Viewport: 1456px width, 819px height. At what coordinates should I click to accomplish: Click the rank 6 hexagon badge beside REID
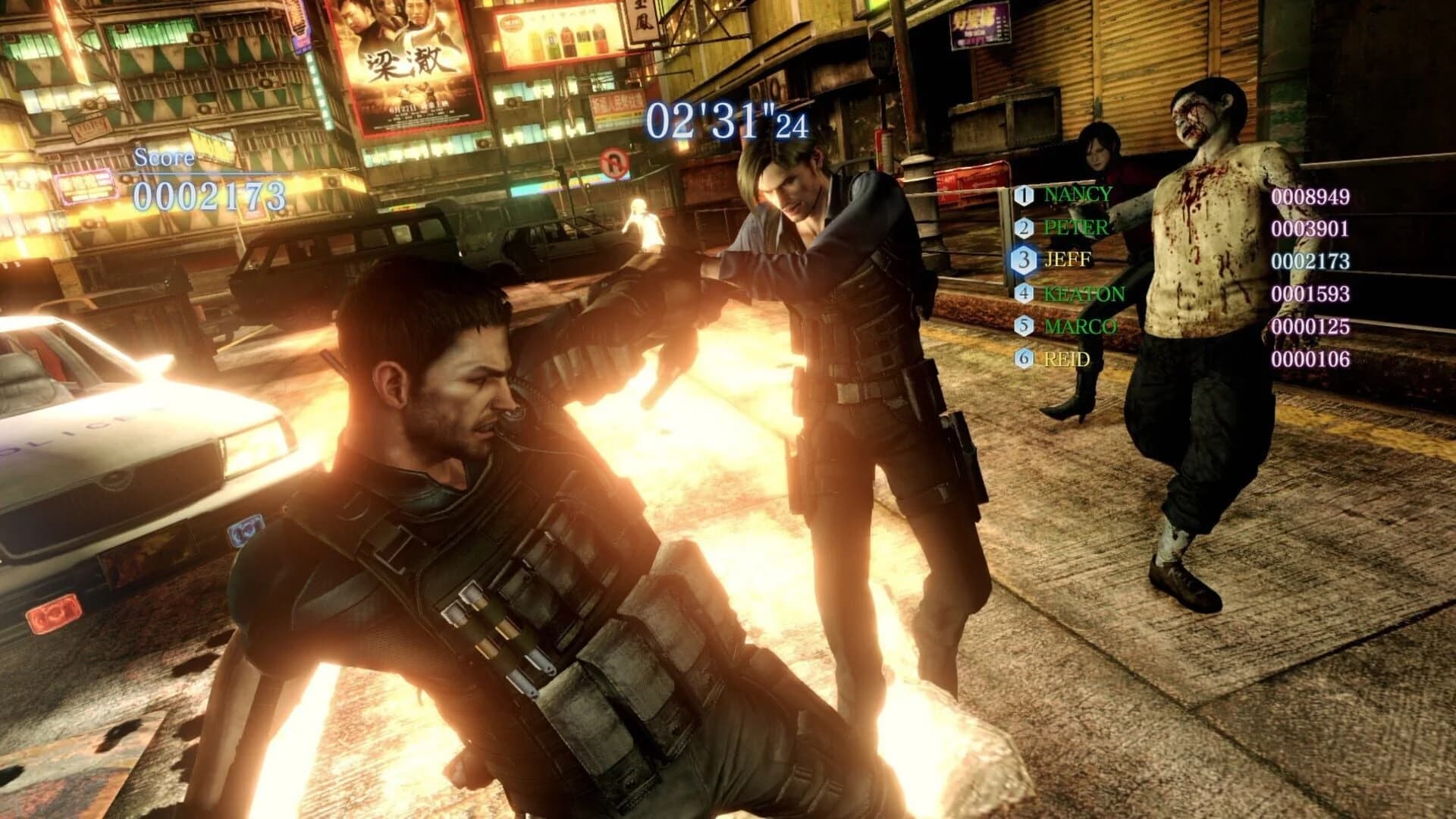click(1023, 358)
